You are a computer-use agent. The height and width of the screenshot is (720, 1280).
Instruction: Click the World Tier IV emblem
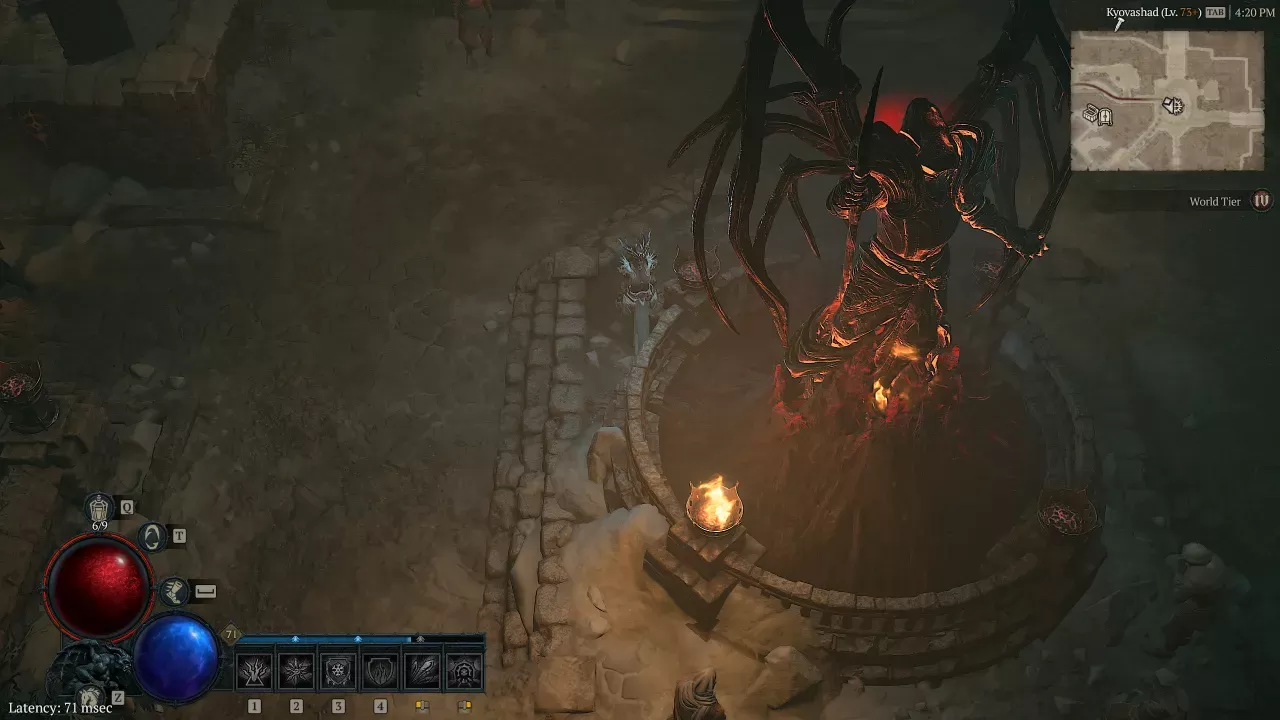click(1260, 201)
